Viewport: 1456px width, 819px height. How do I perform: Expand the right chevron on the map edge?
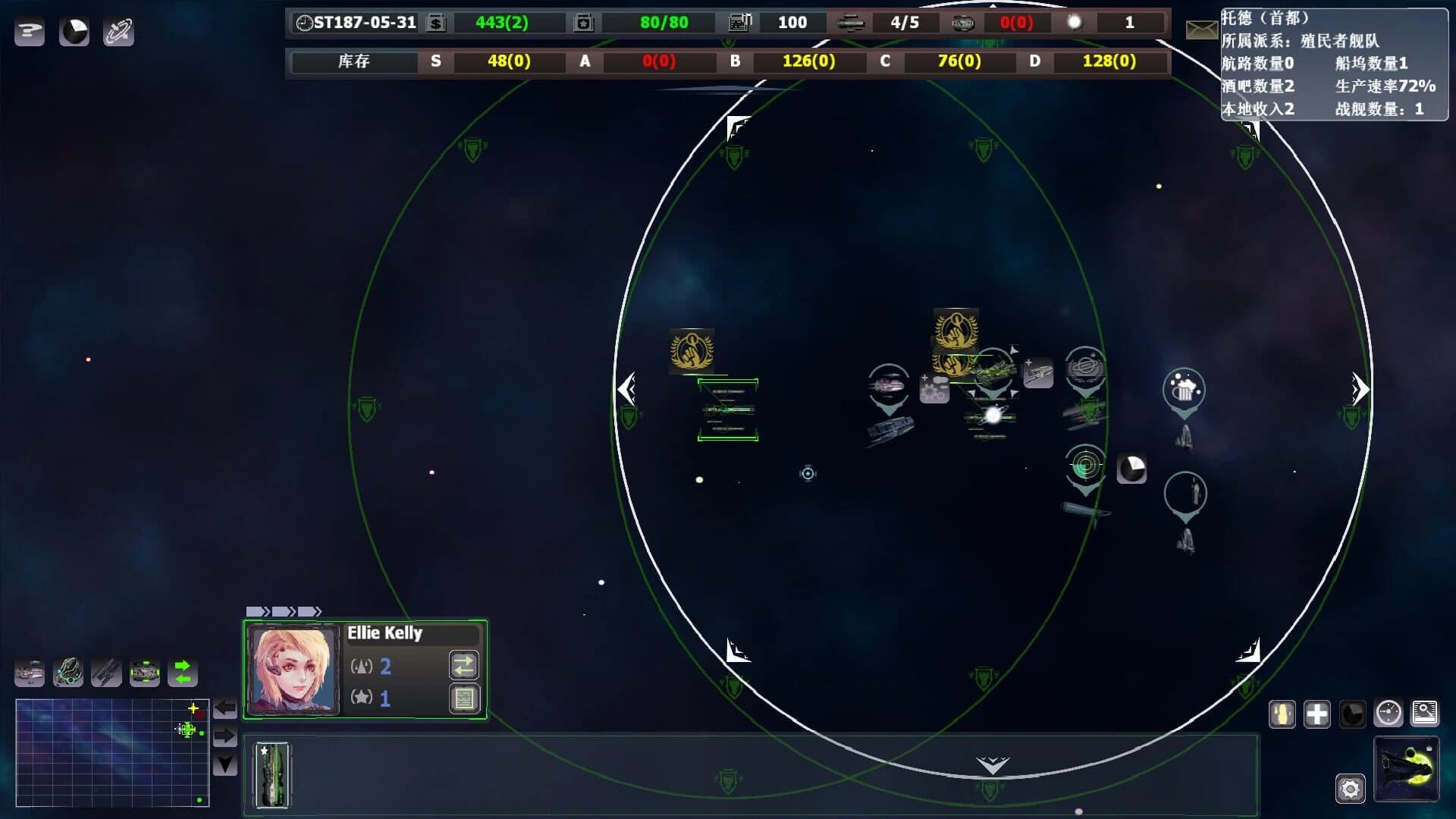pyautogui.click(x=1360, y=389)
